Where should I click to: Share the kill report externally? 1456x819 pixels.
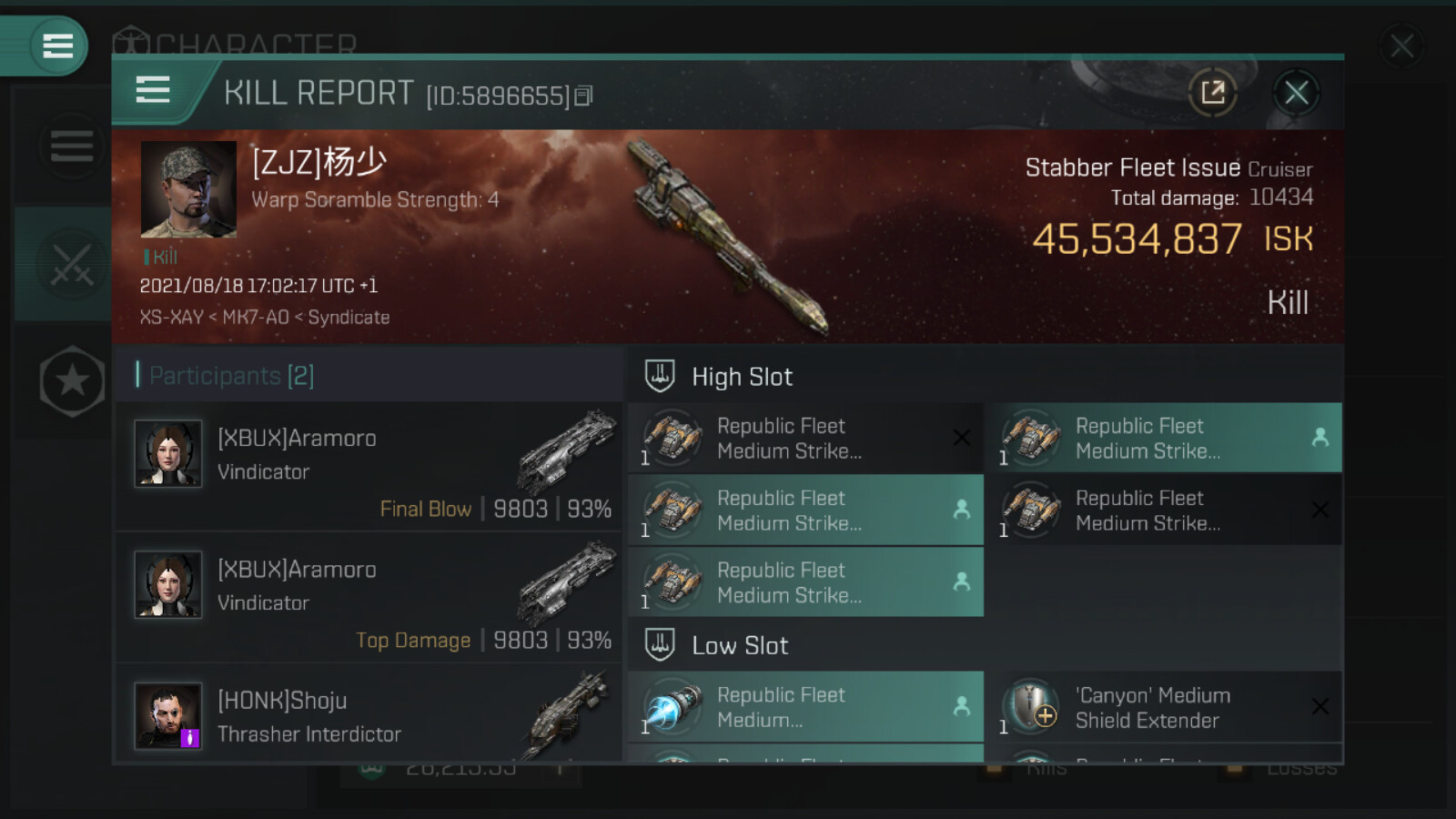pos(1212,92)
